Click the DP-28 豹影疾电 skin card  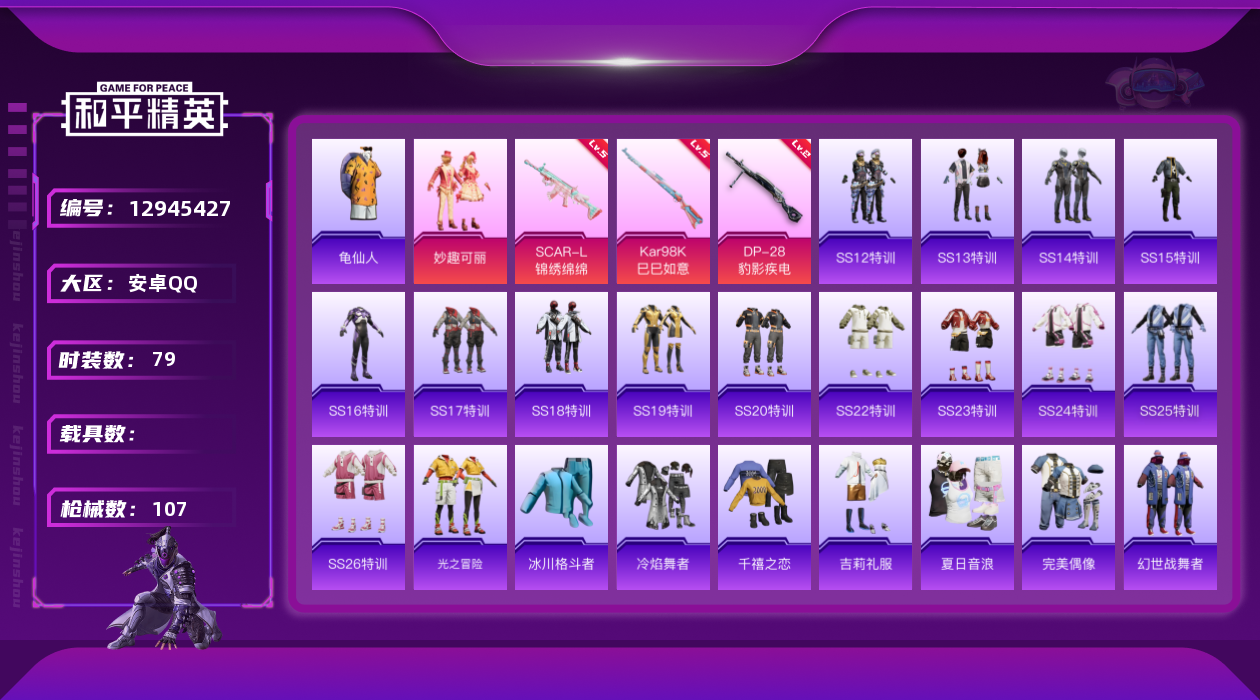coord(764,211)
